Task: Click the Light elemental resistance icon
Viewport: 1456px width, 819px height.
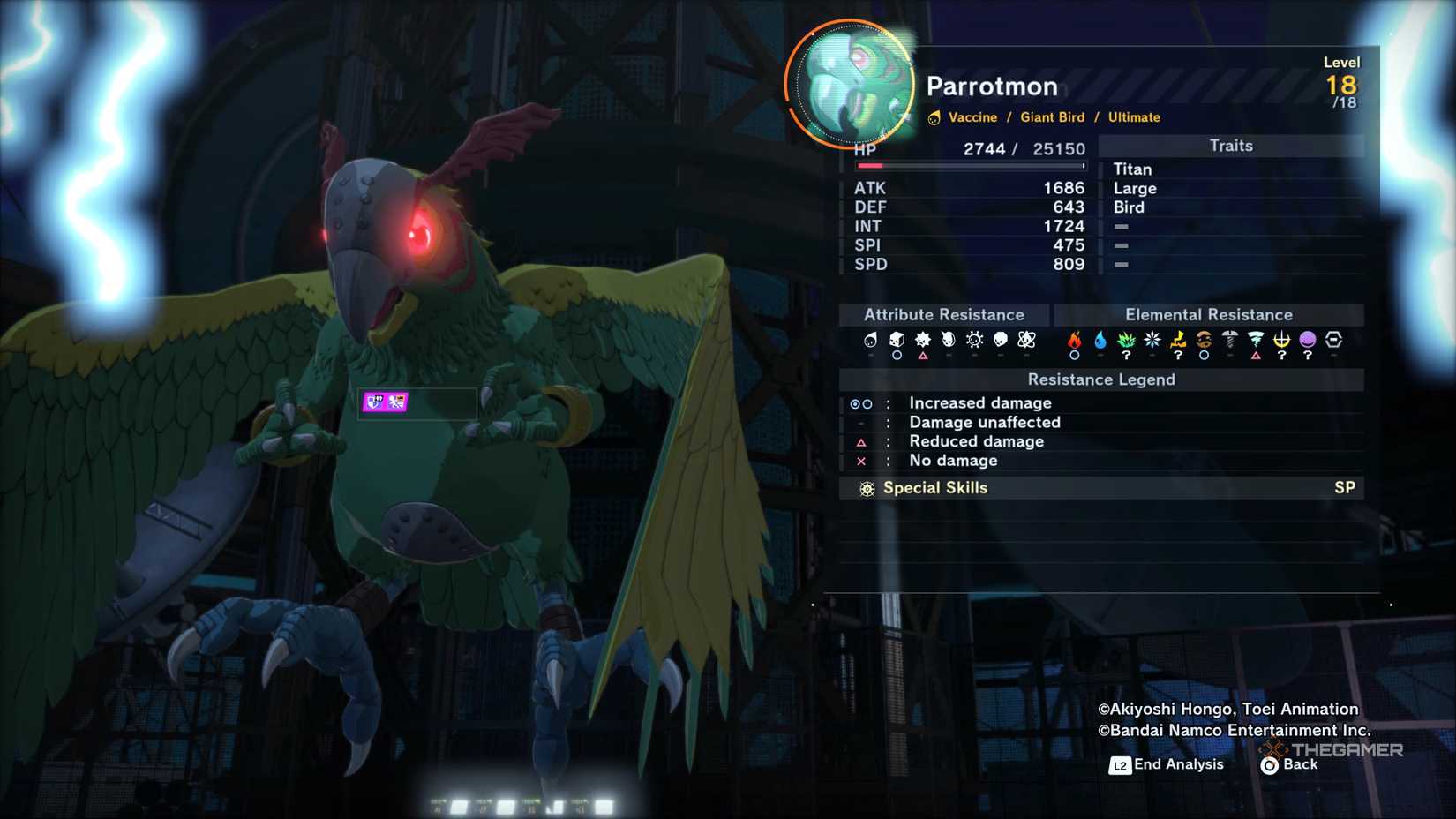Action: [x=1282, y=340]
